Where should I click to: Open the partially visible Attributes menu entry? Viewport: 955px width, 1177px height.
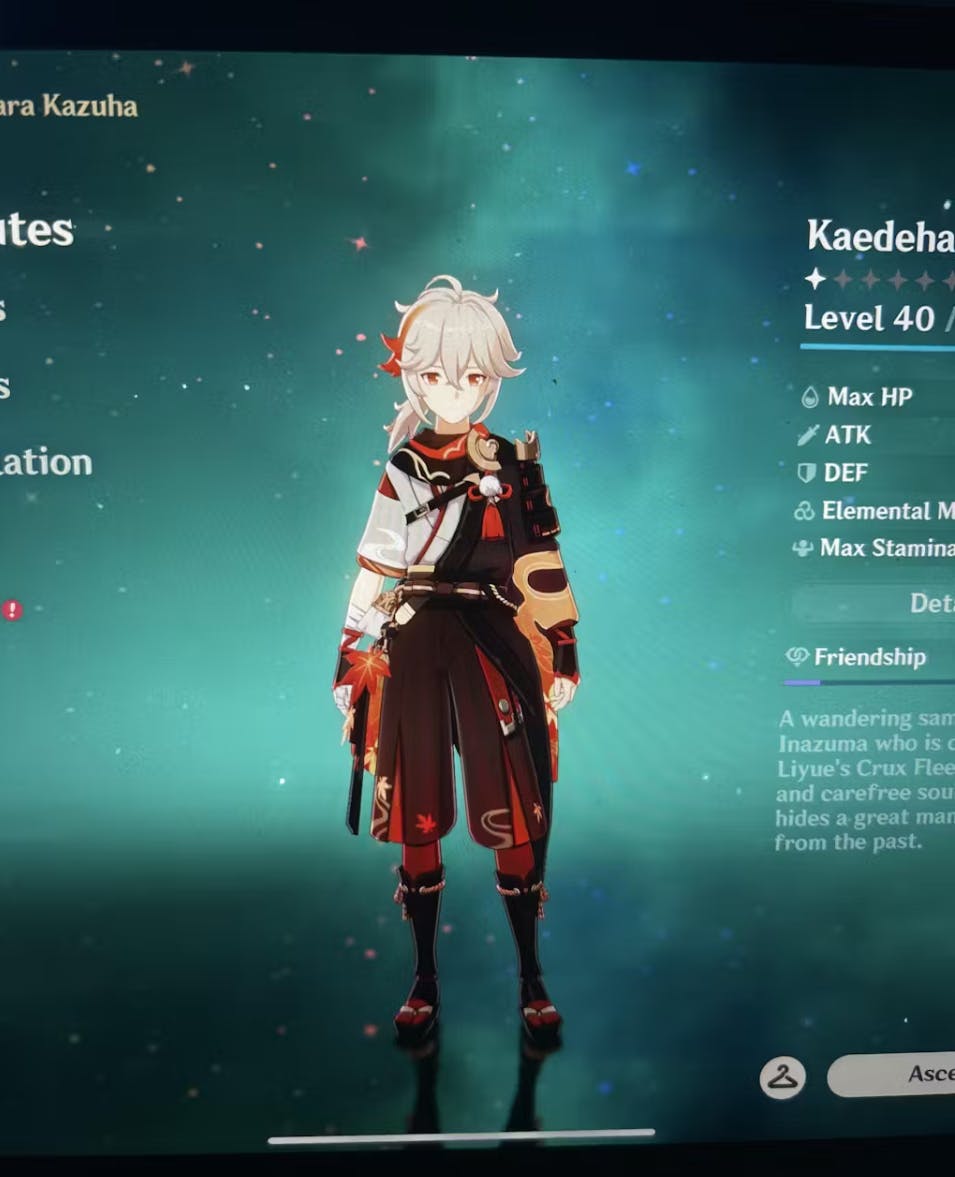[36, 231]
